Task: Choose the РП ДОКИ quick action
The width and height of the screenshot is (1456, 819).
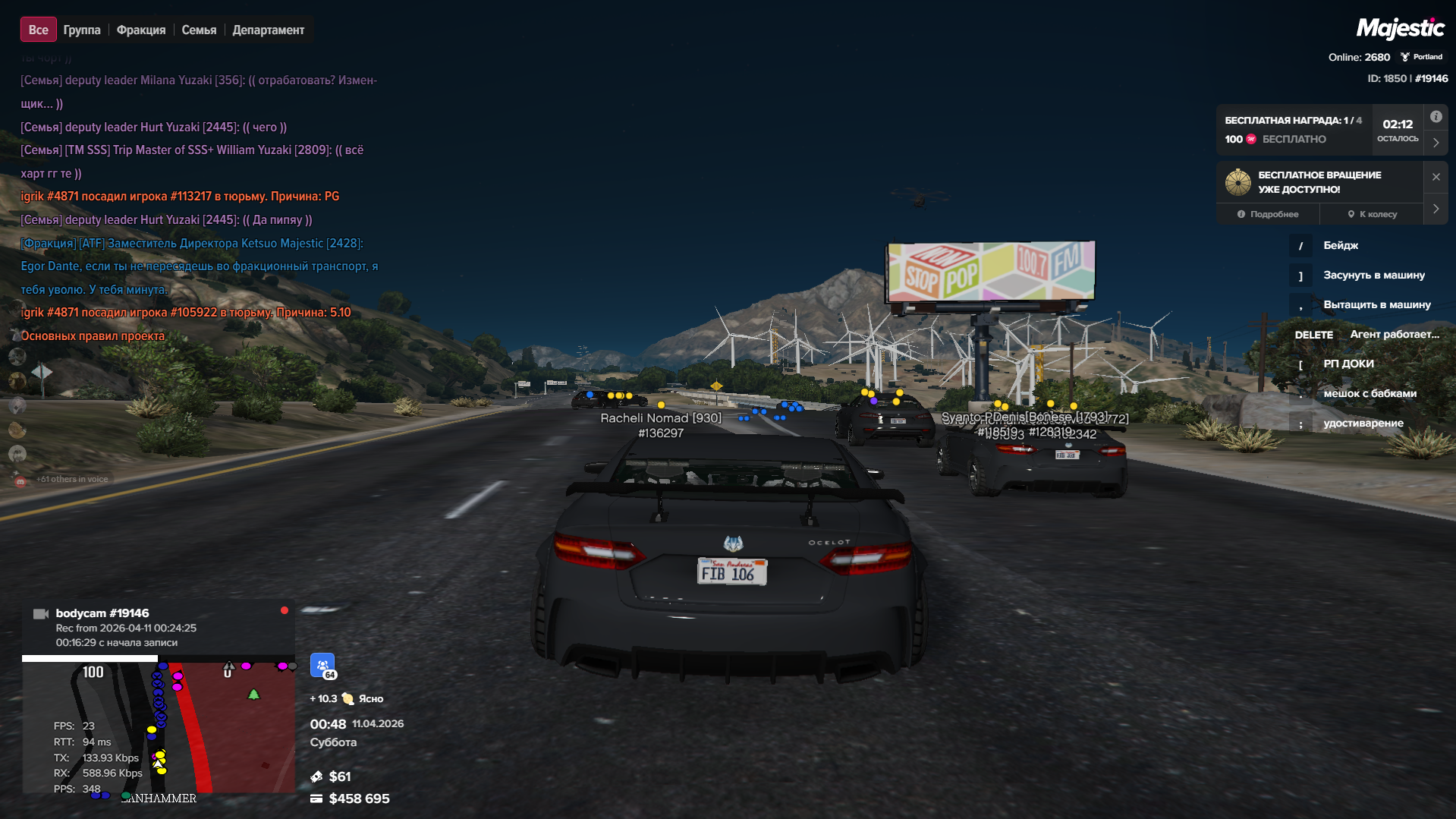Action: tap(1348, 364)
